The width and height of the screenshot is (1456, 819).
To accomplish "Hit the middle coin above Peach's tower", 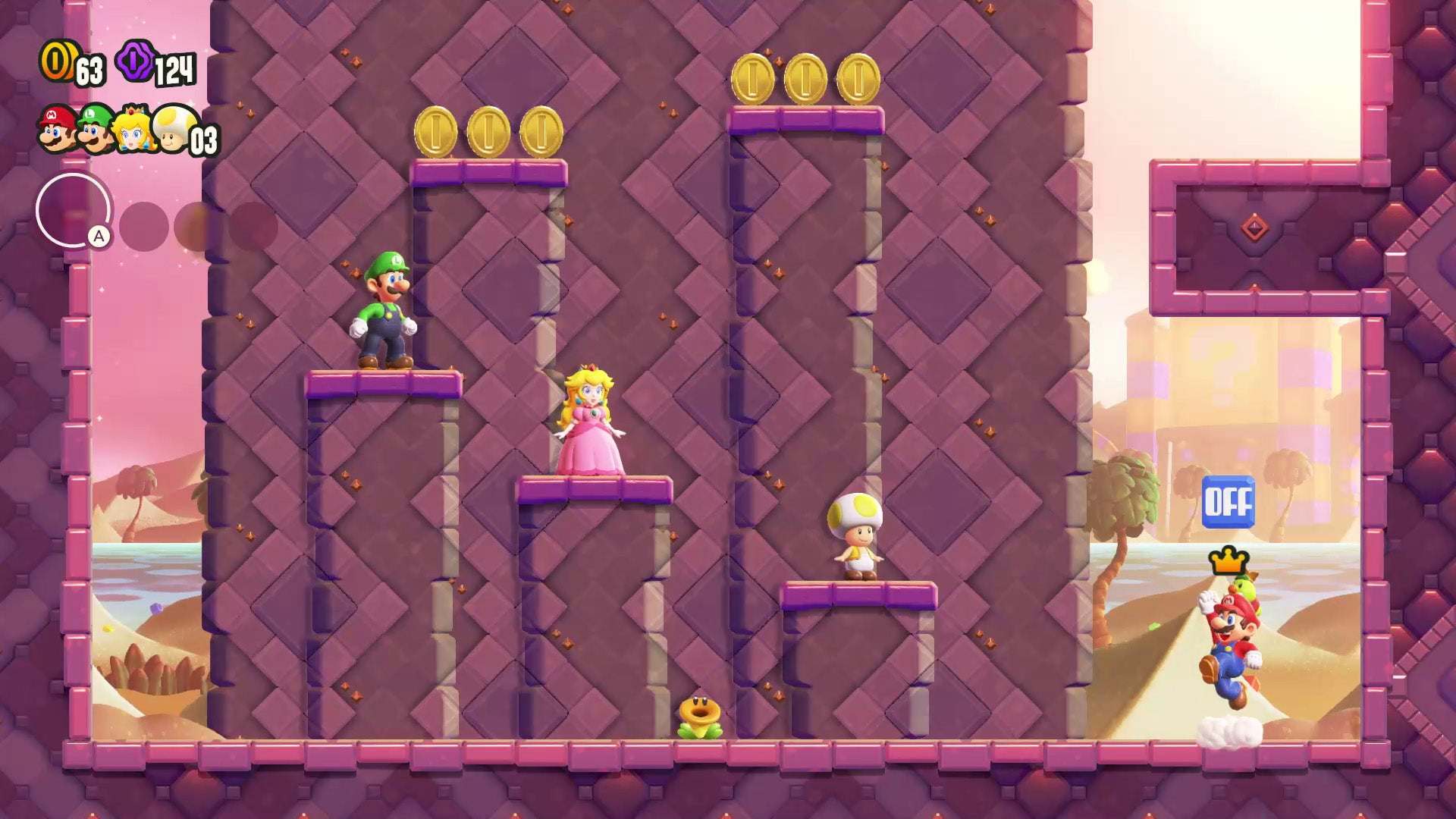I will coord(488,130).
